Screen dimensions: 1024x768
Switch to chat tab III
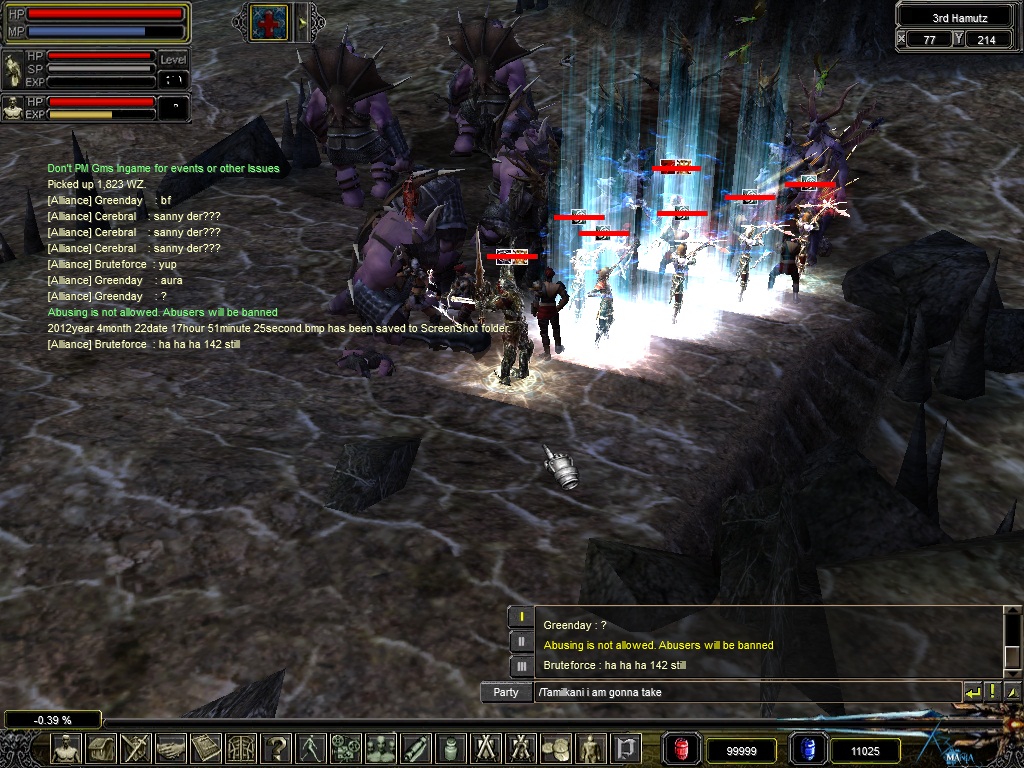(x=521, y=665)
